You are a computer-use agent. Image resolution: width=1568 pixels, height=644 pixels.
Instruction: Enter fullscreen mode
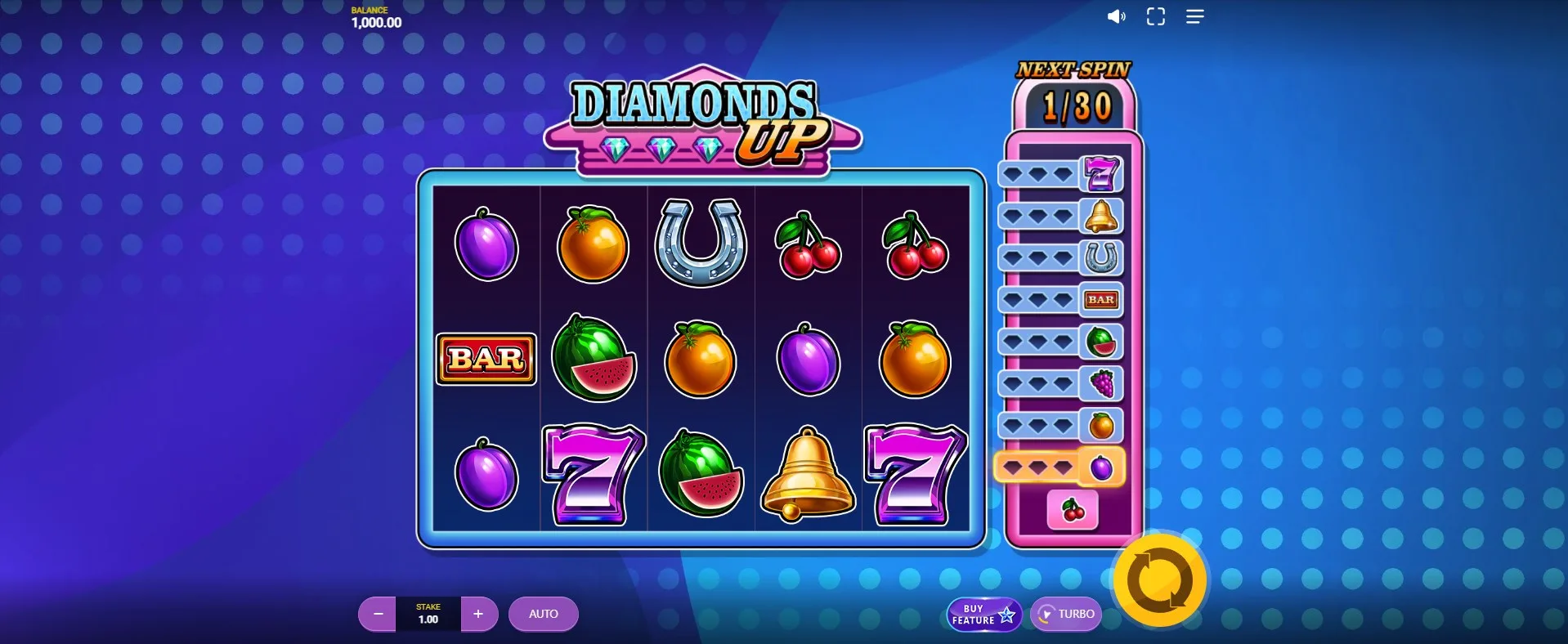point(1155,16)
